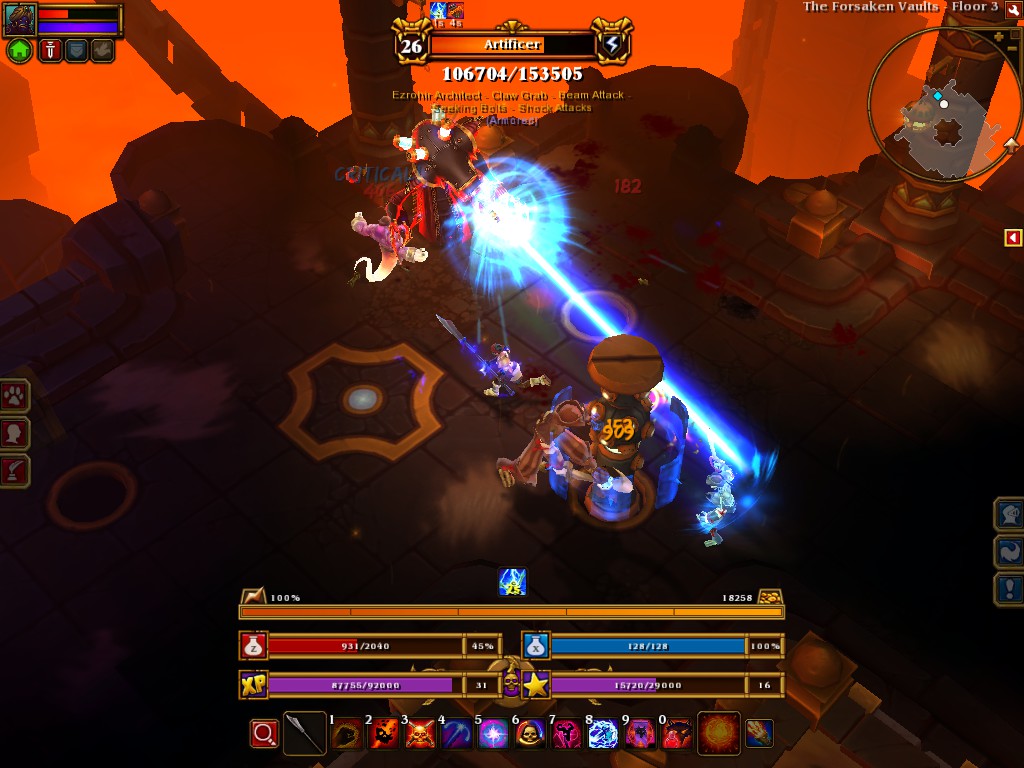Activate the blue lightning skill in slot 8
Screen dimensions: 1024x768
(x=603, y=735)
